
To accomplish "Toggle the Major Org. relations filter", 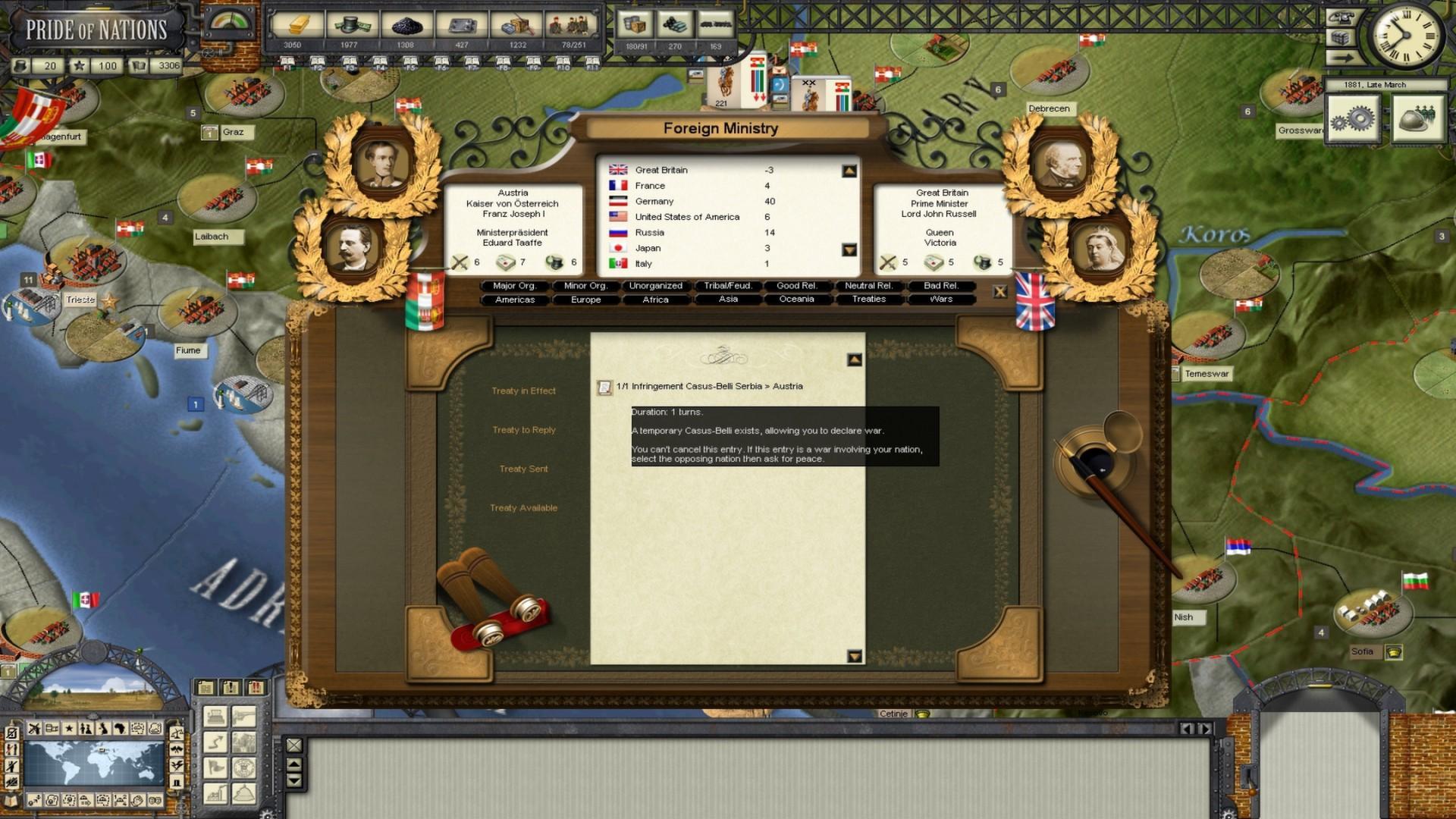I will 515,286.
